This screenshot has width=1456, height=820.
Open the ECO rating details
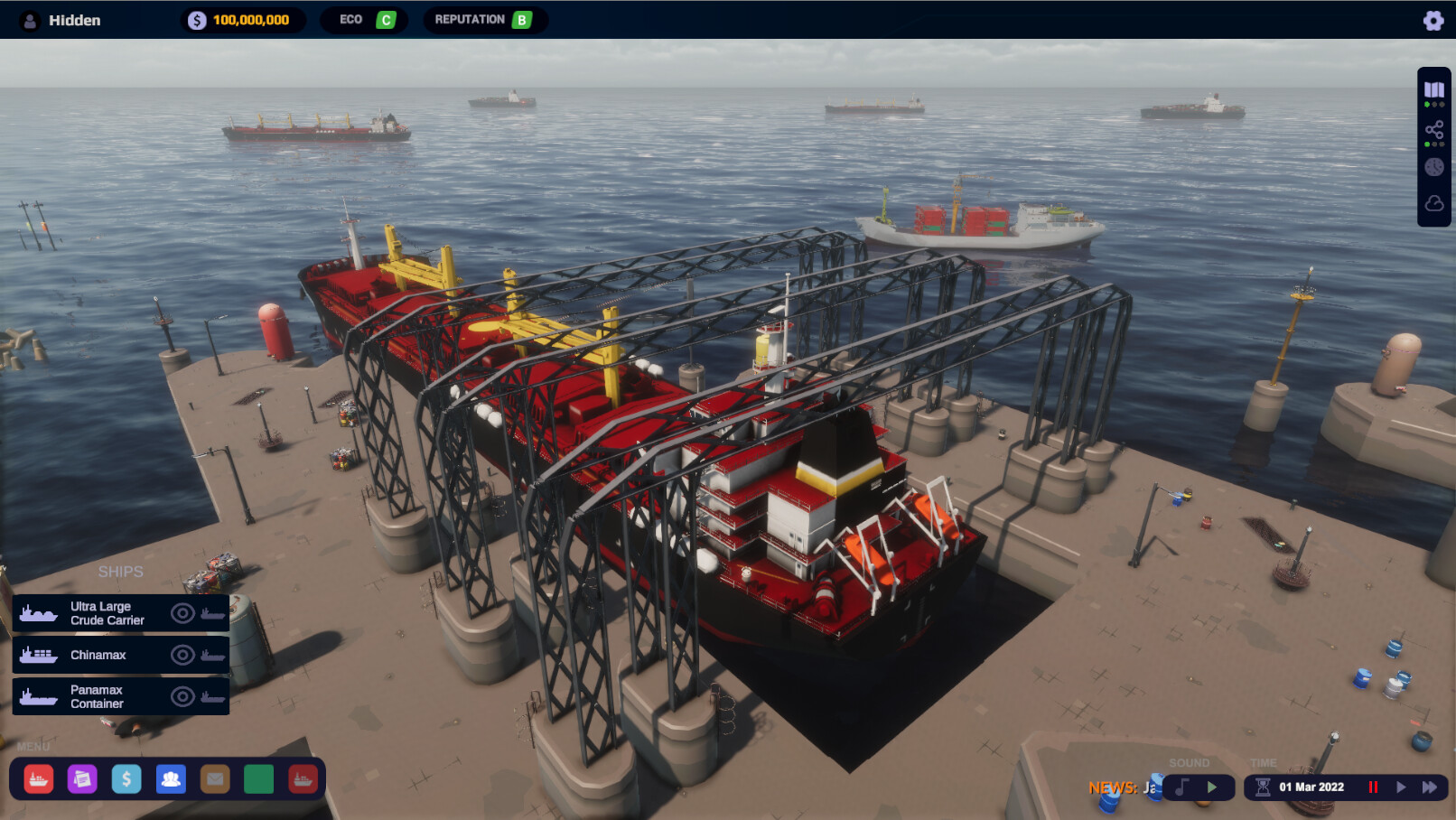pyautogui.click(x=364, y=18)
